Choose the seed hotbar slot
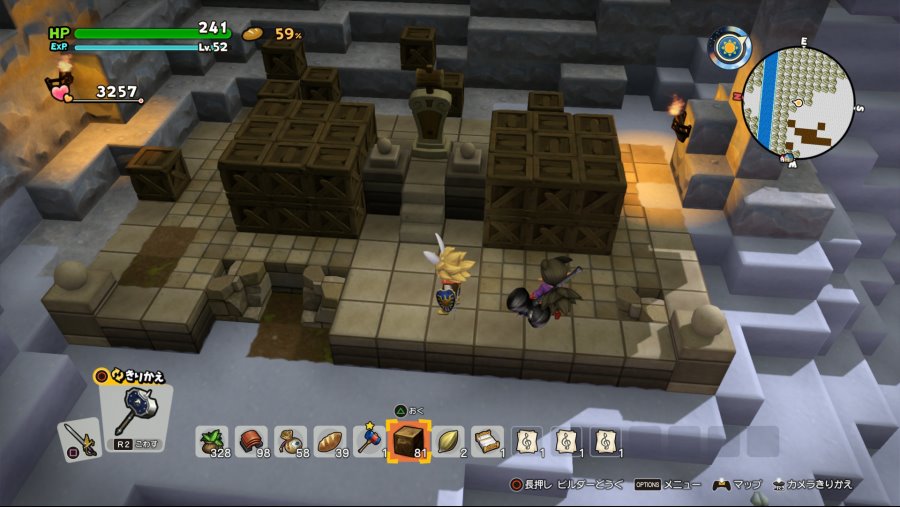The image size is (900, 507). click(x=448, y=441)
